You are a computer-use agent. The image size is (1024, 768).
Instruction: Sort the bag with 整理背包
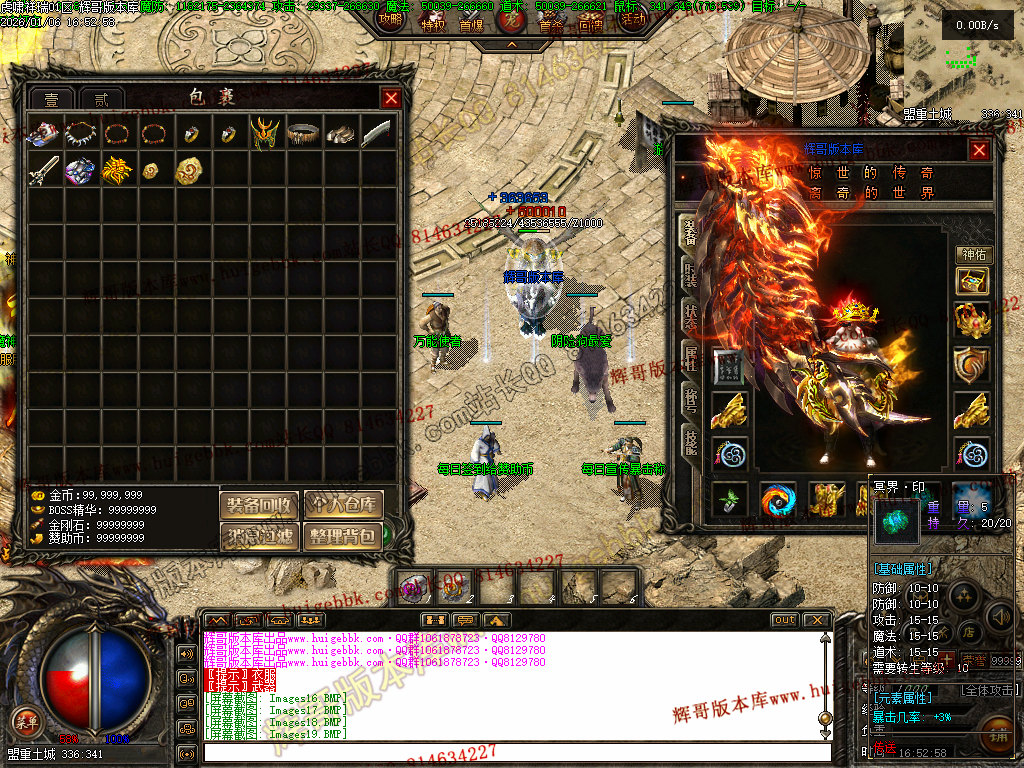click(343, 536)
